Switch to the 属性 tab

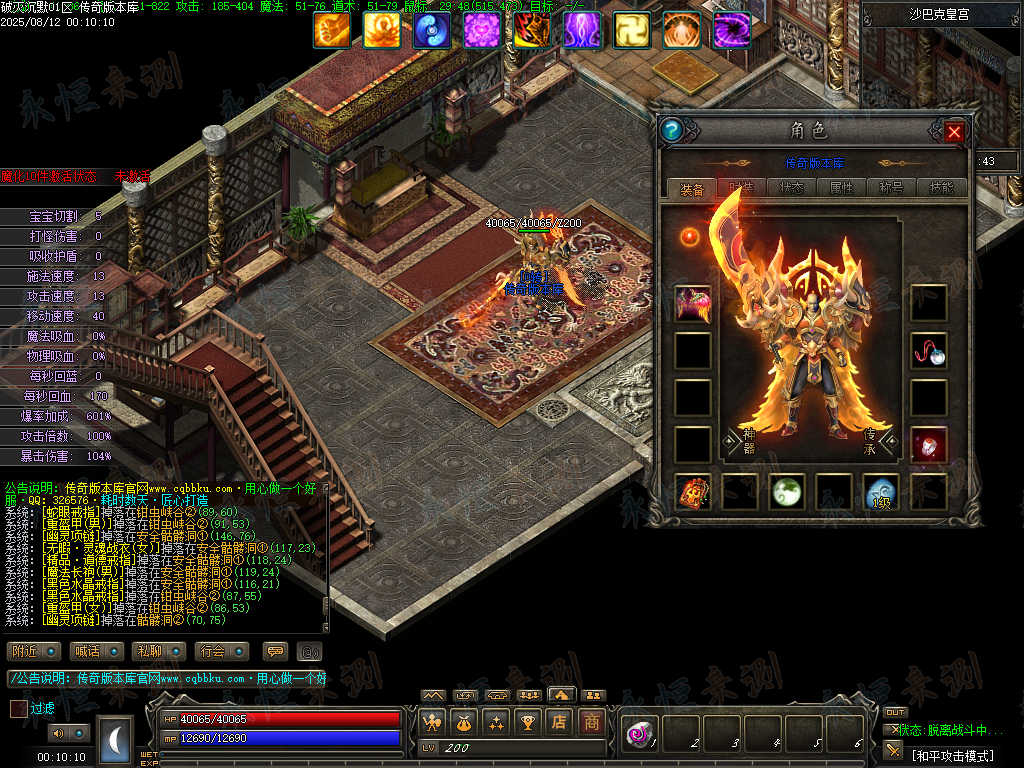[x=841, y=187]
